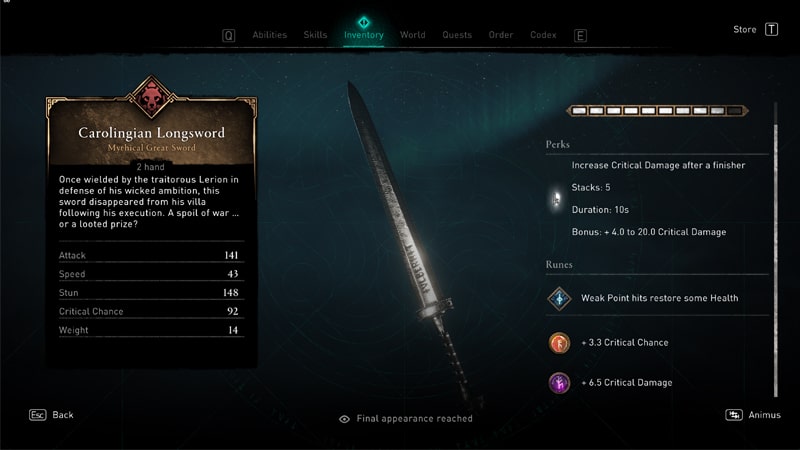800x450 pixels.
Task: Open the Order tab
Action: (x=500, y=35)
